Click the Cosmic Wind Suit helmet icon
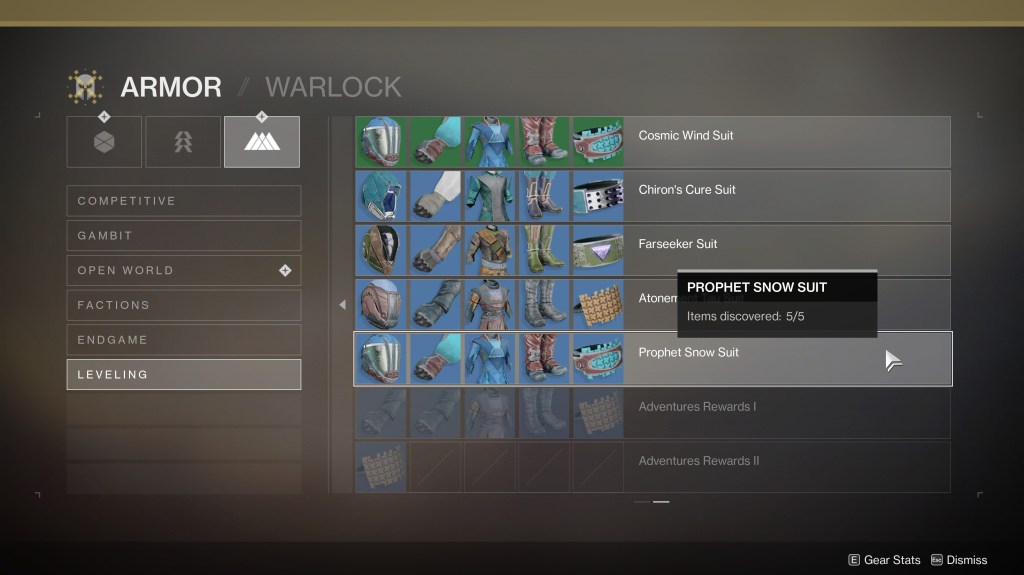This screenshot has width=1024, height=575. pyautogui.click(x=380, y=142)
